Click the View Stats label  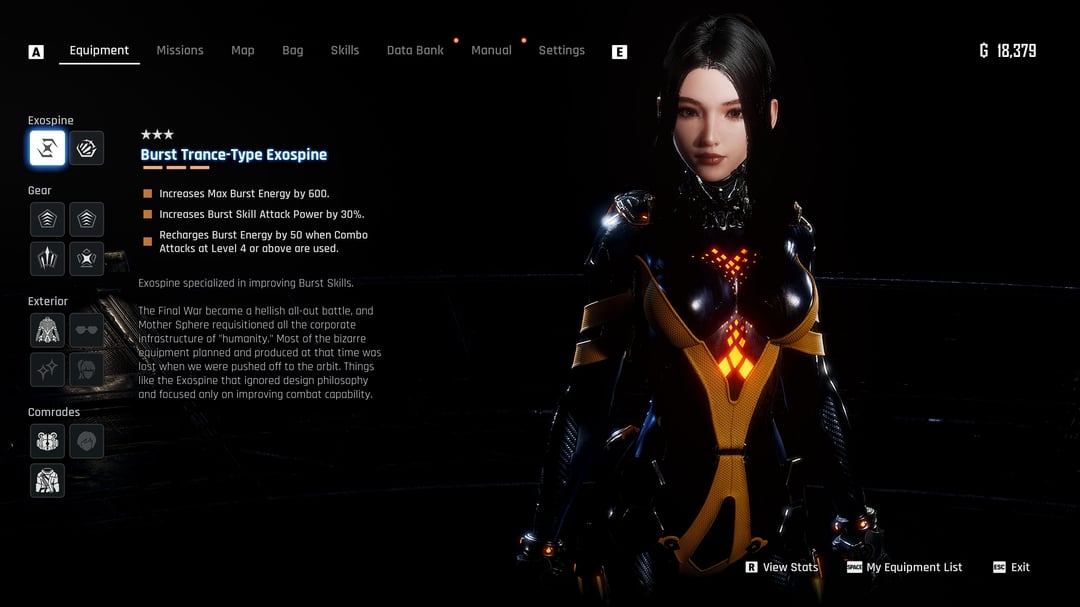tap(790, 567)
